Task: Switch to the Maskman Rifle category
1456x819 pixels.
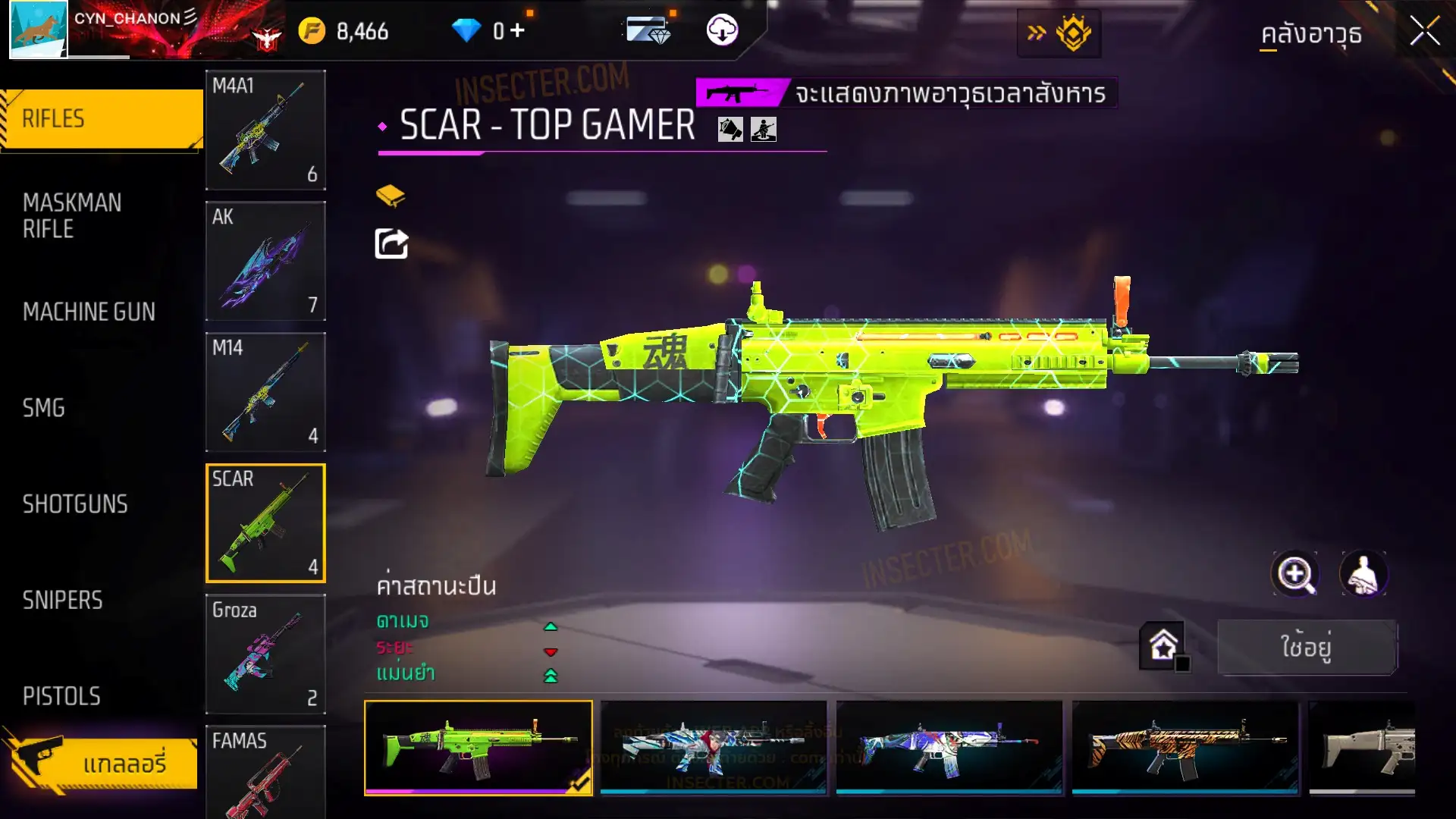Action: (x=72, y=216)
